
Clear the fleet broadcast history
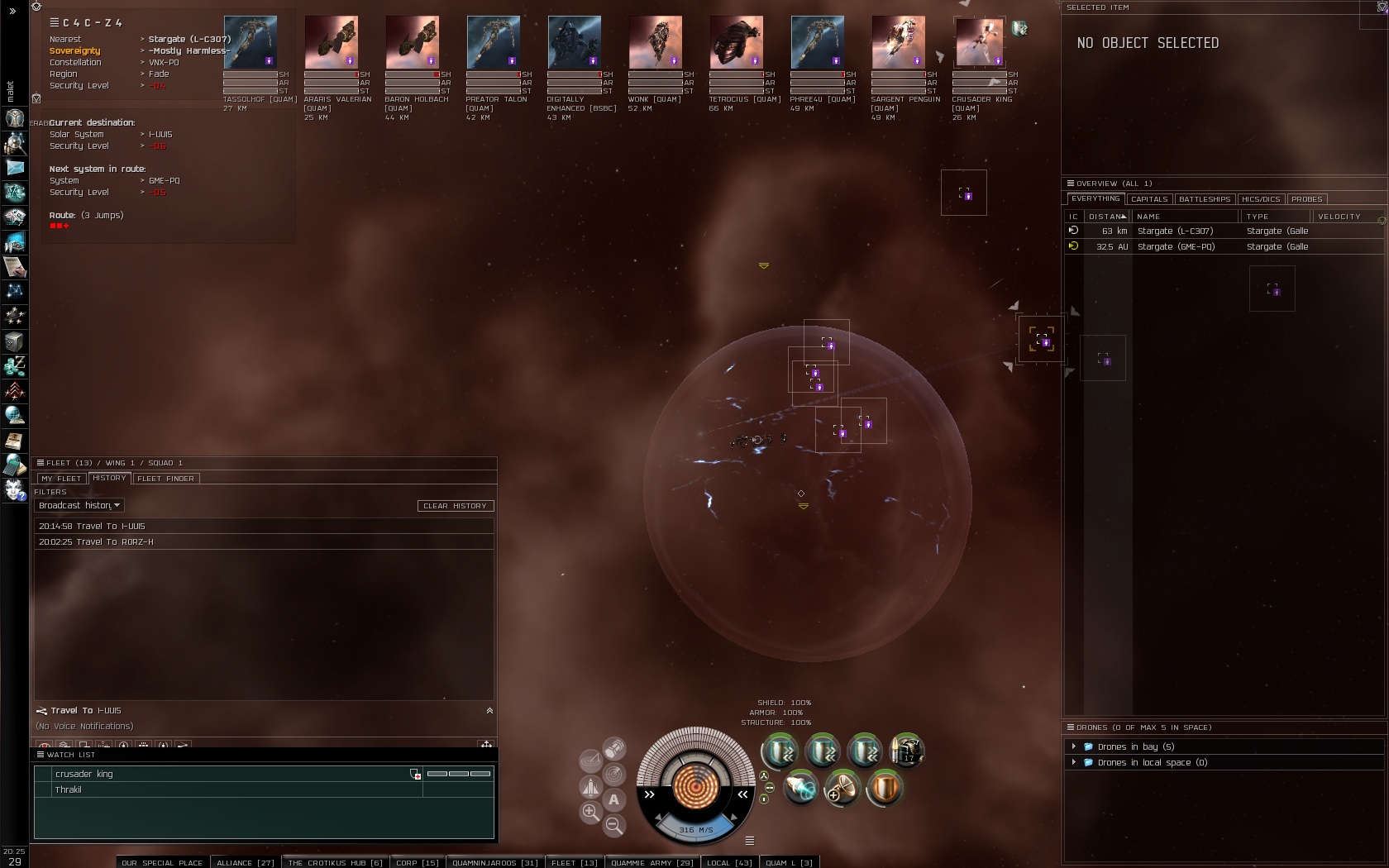point(455,506)
